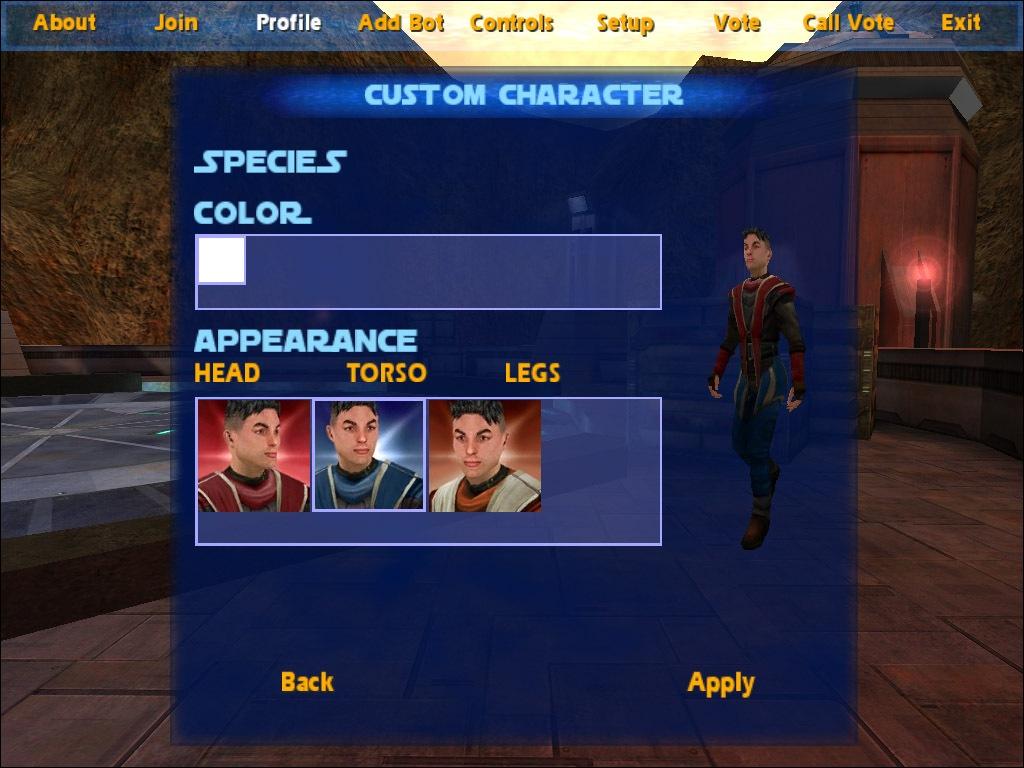Switch to the Head appearance category

(x=227, y=373)
